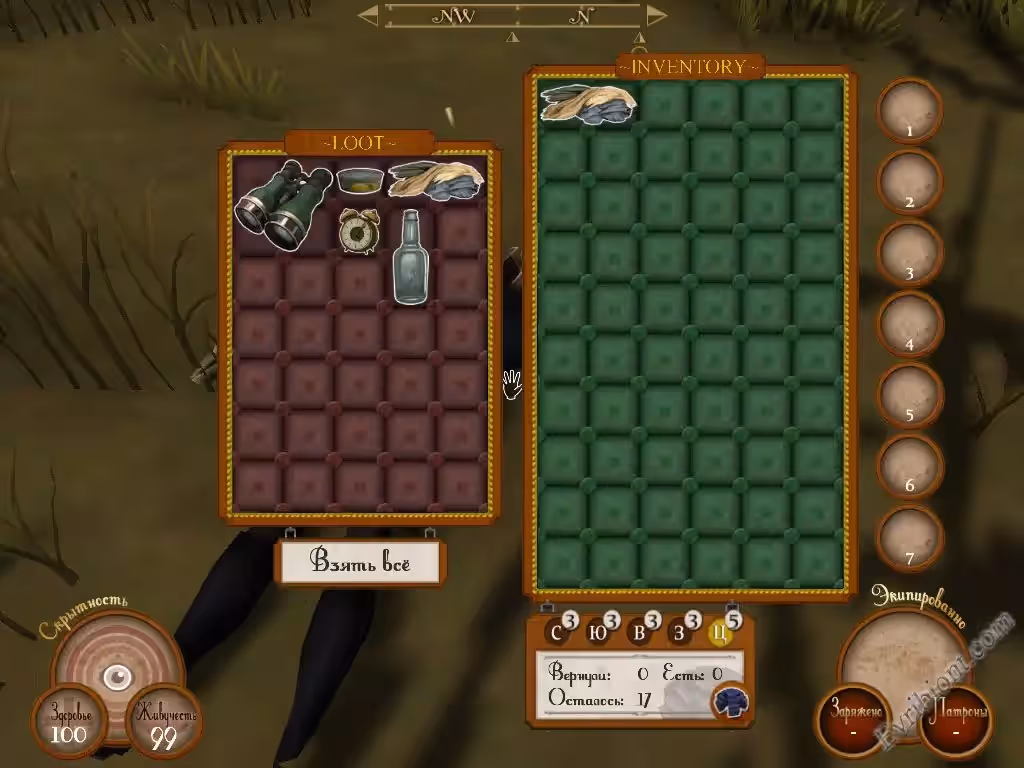Open the С bag tab
This screenshot has height=768, width=1024.
coord(556,632)
